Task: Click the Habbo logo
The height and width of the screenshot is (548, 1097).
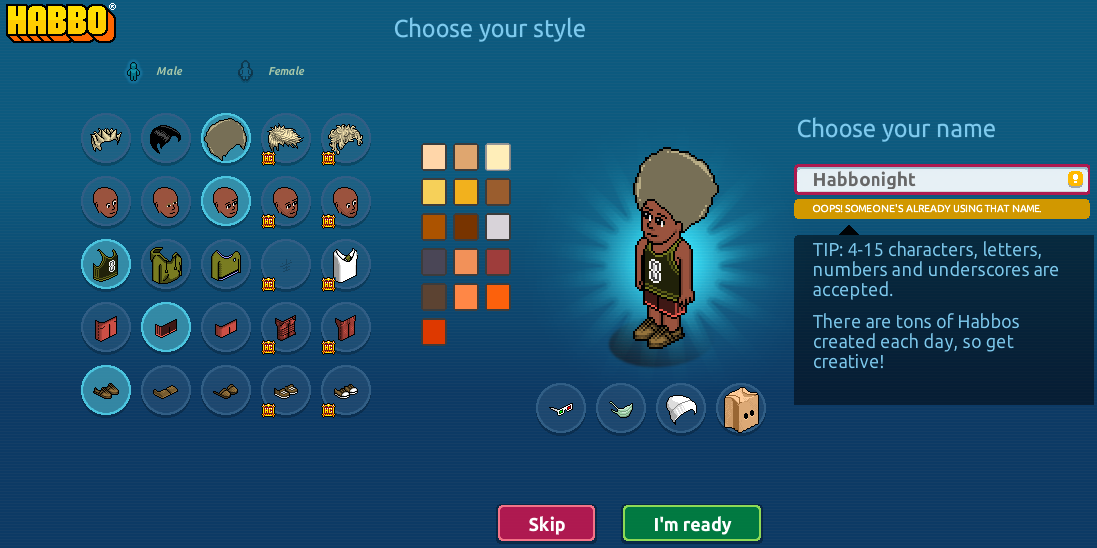Action: tap(62, 22)
